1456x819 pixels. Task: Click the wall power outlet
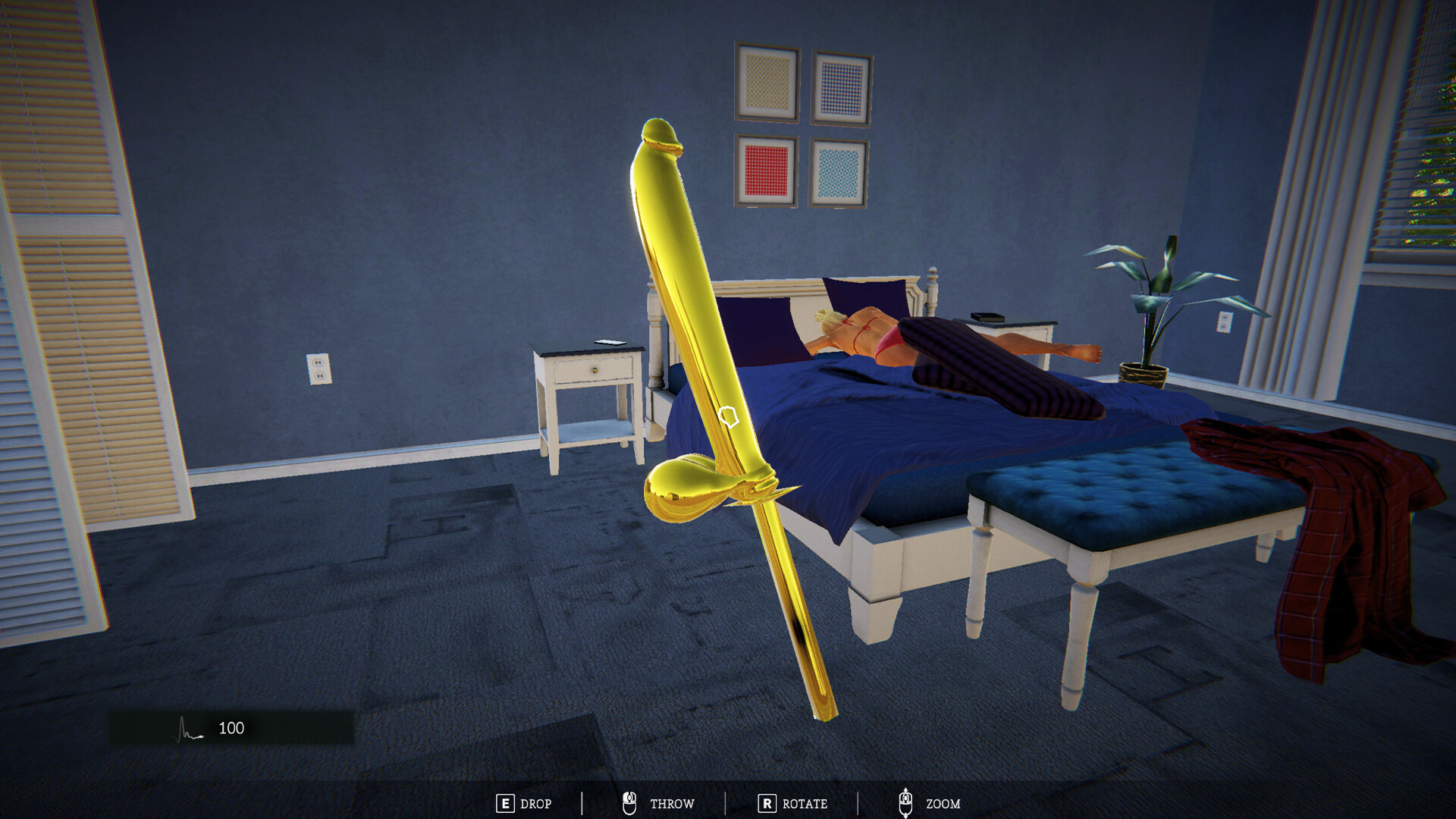coord(318,369)
